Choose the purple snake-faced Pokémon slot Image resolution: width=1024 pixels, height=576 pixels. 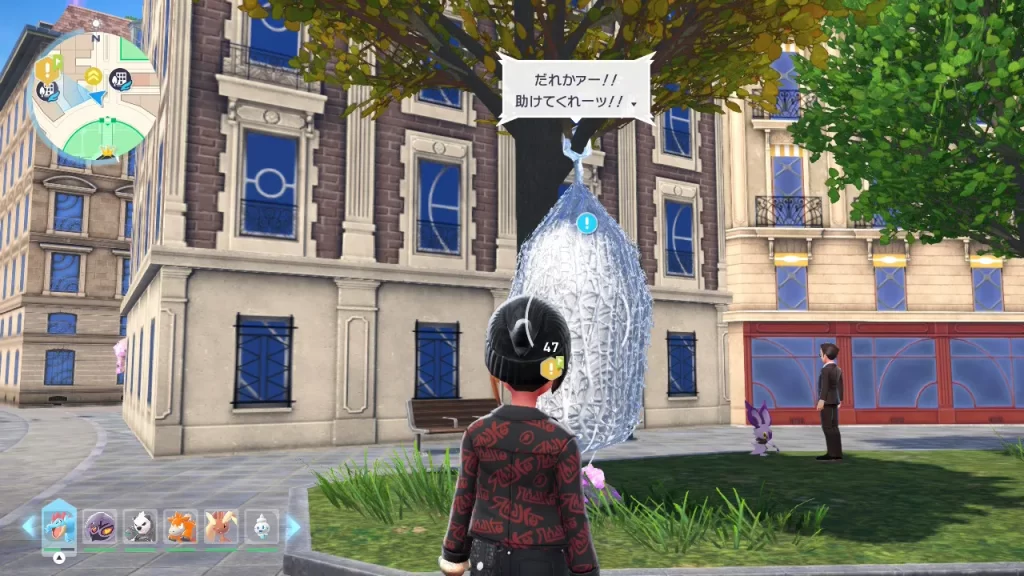(99, 526)
